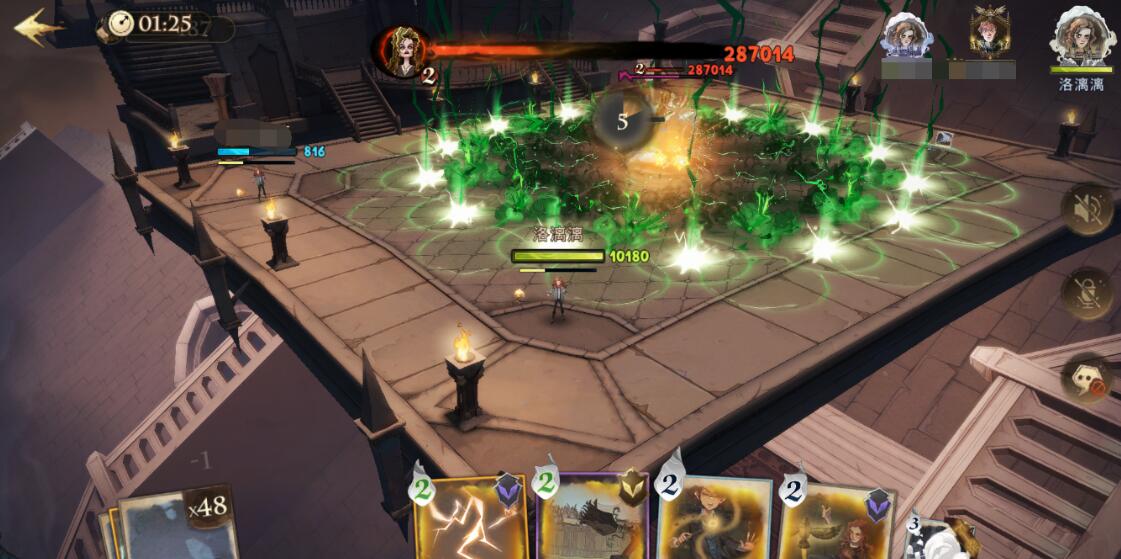Click the boss portrait beside the health bar
Screen dimensions: 1121x559
click(x=402, y=52)
